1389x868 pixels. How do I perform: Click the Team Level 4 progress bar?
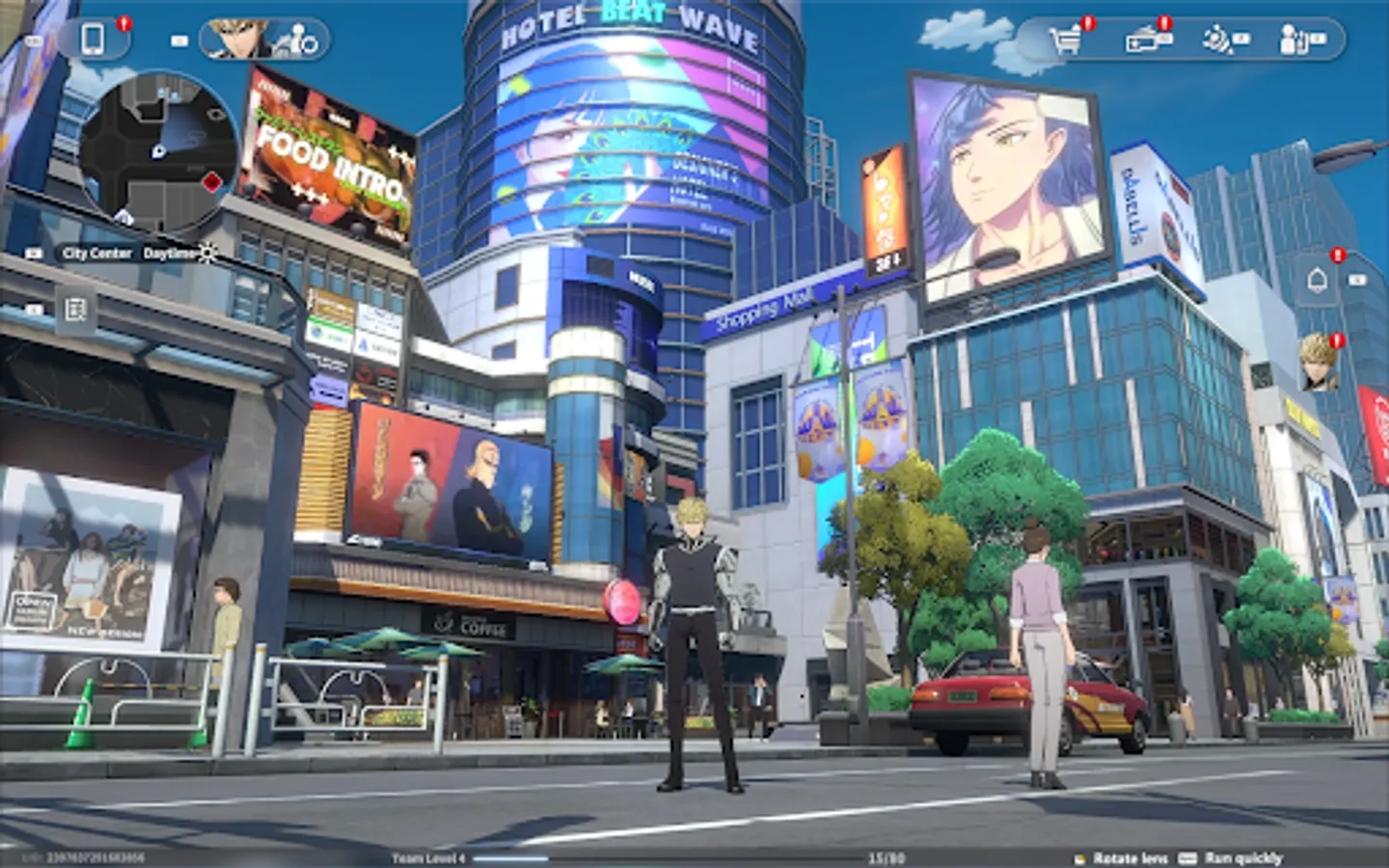pyautogui.click(x=579, y=858)
